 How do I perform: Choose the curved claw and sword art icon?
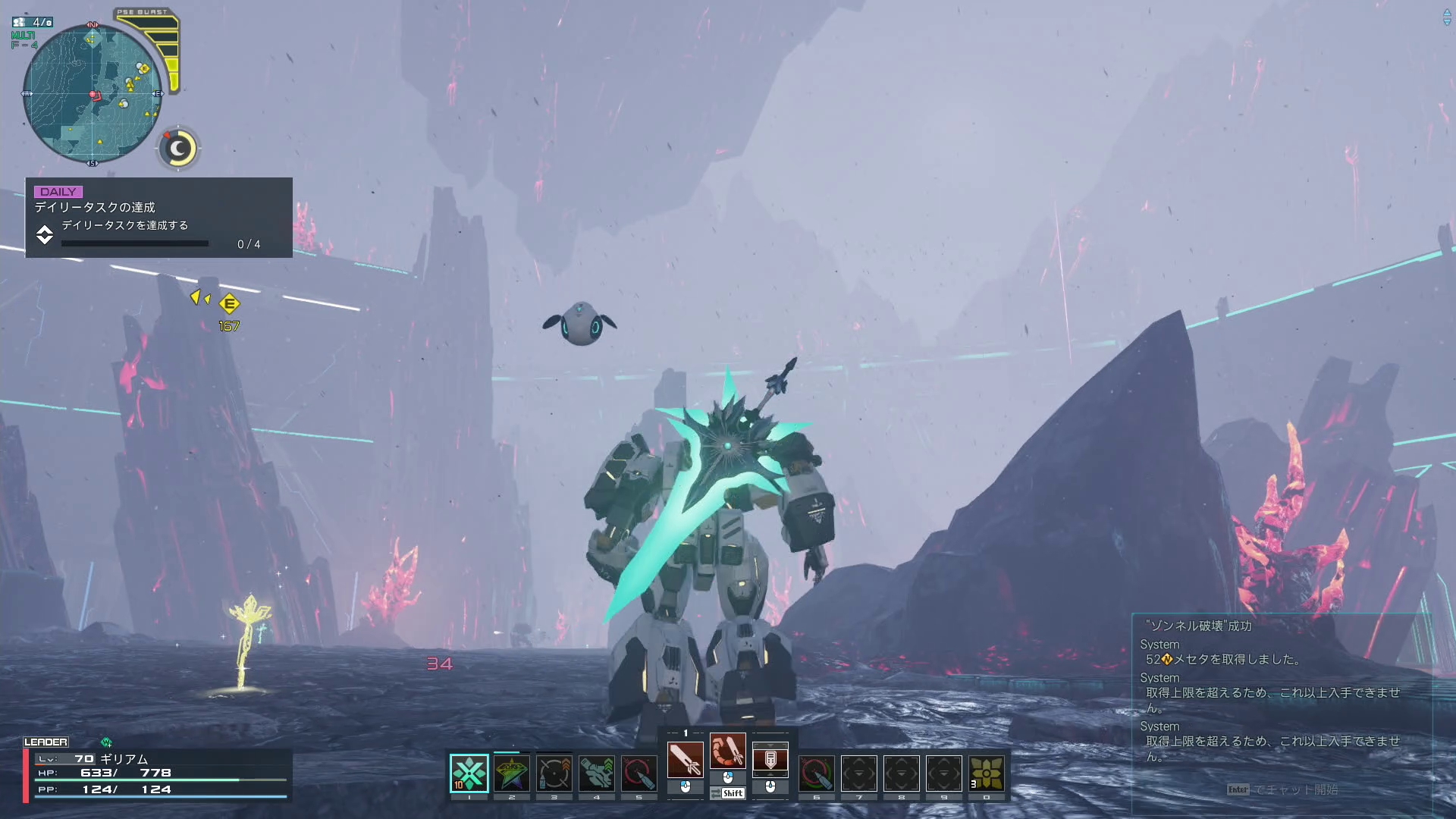728,752
